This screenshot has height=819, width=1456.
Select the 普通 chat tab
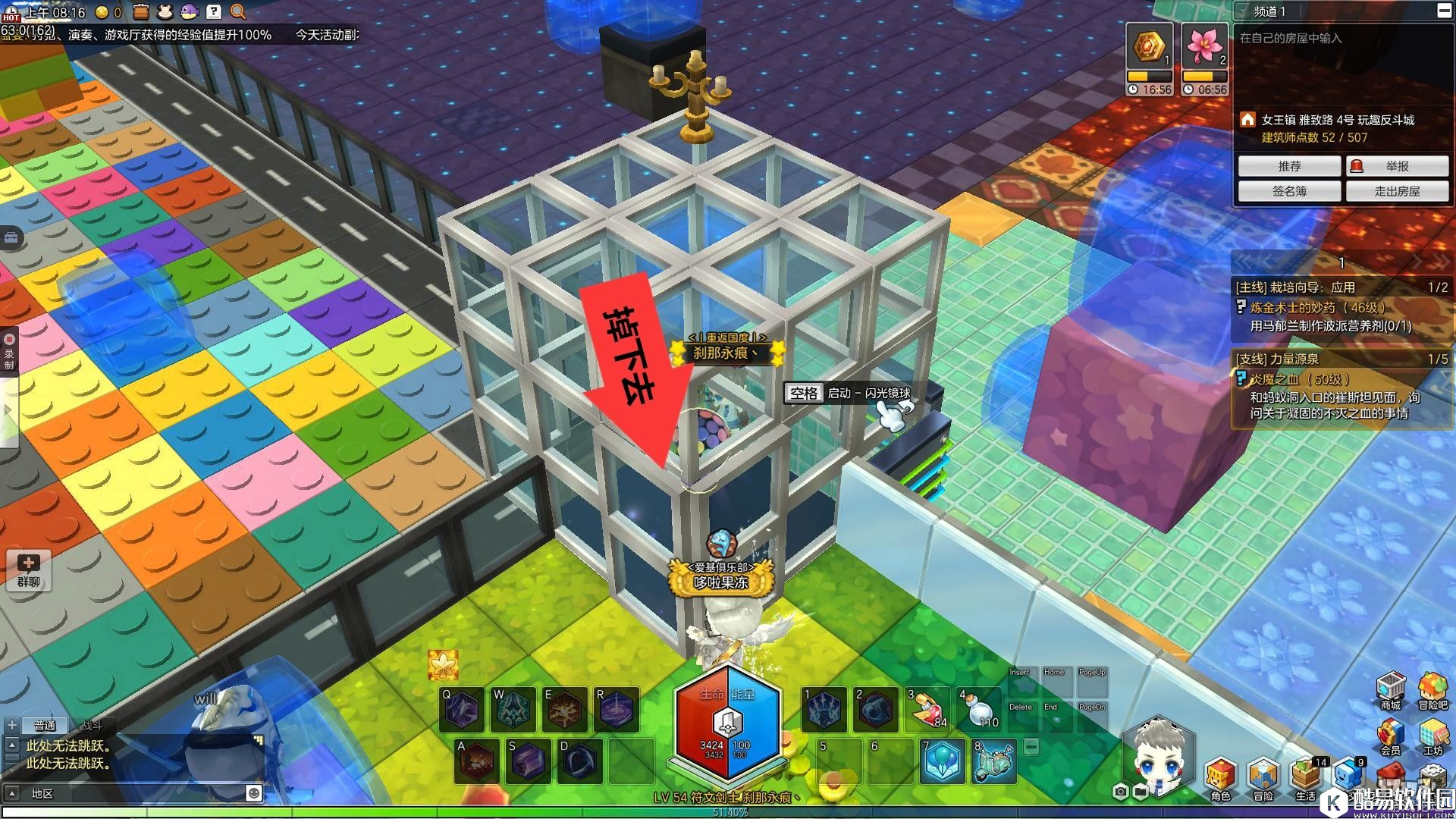point(45,726)
